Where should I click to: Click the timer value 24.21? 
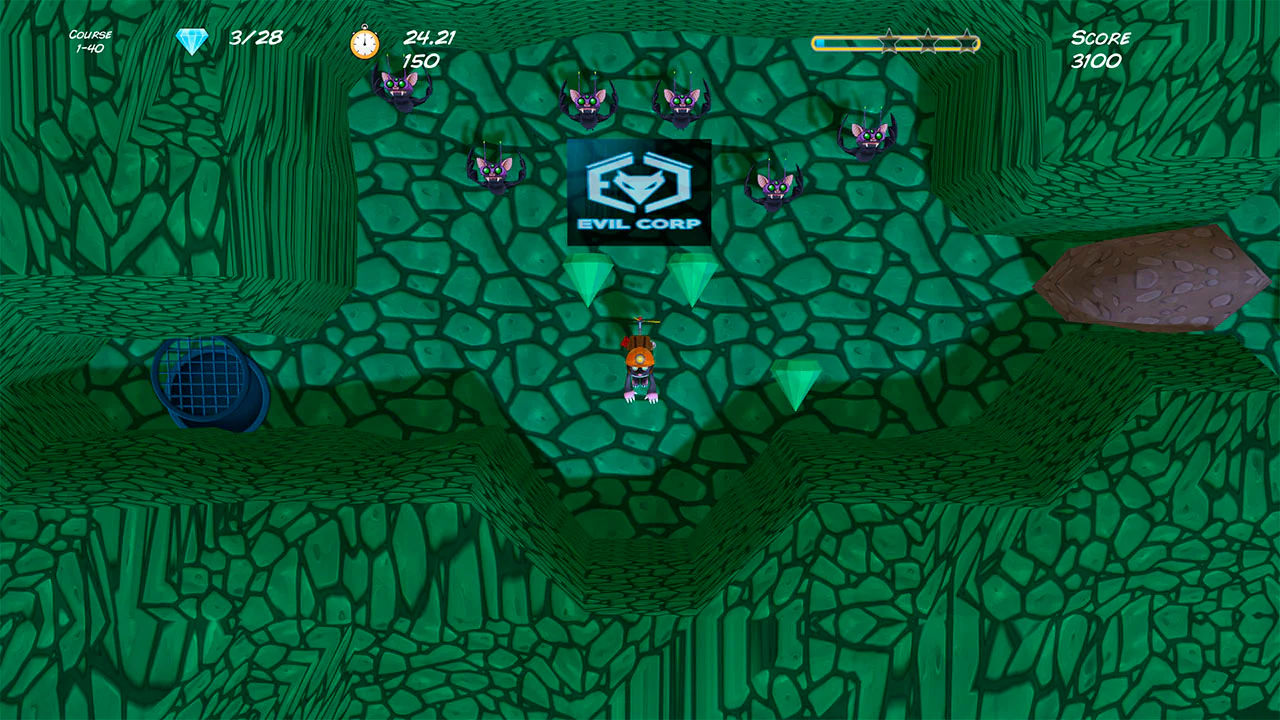pyautogui.click(x=428, y=38)
